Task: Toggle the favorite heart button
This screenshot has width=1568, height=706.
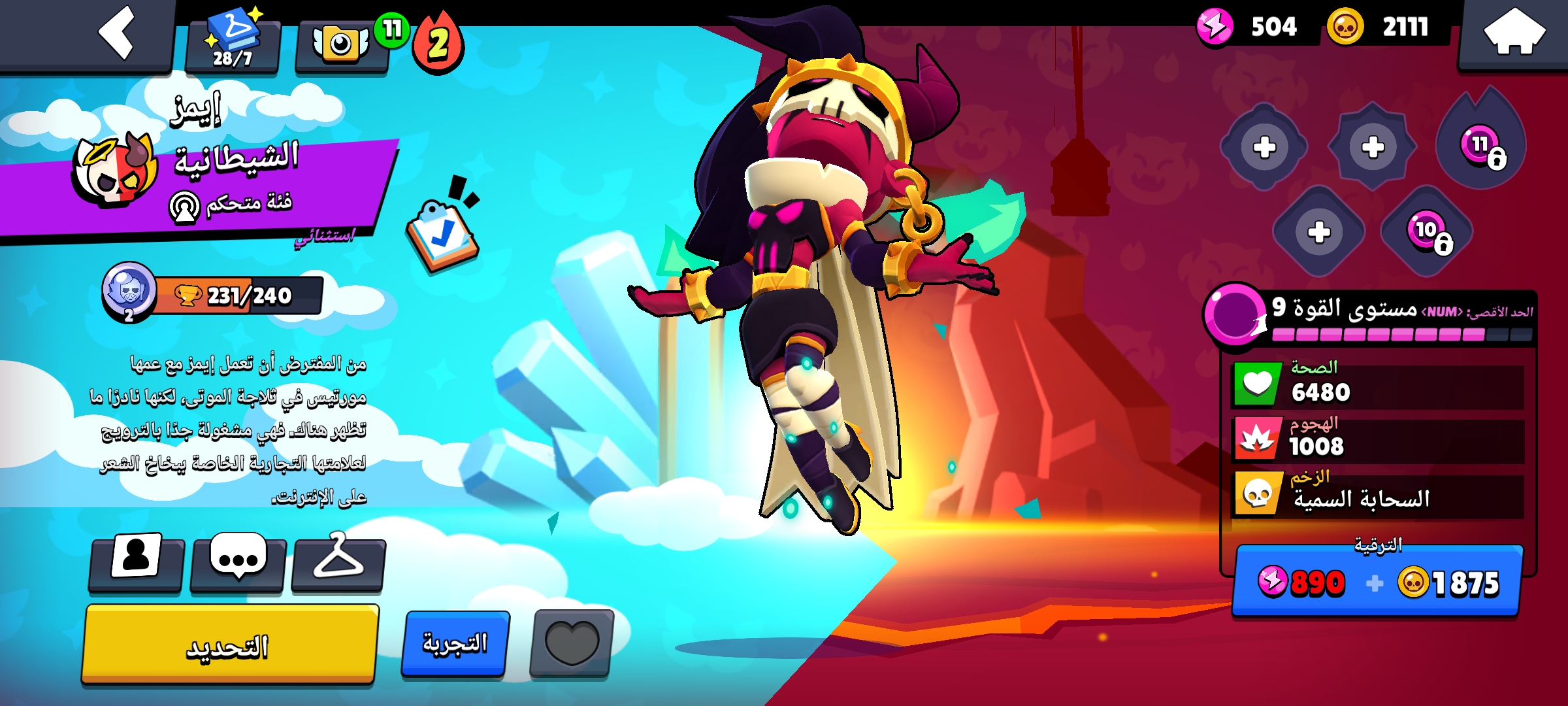Action: 572,643
